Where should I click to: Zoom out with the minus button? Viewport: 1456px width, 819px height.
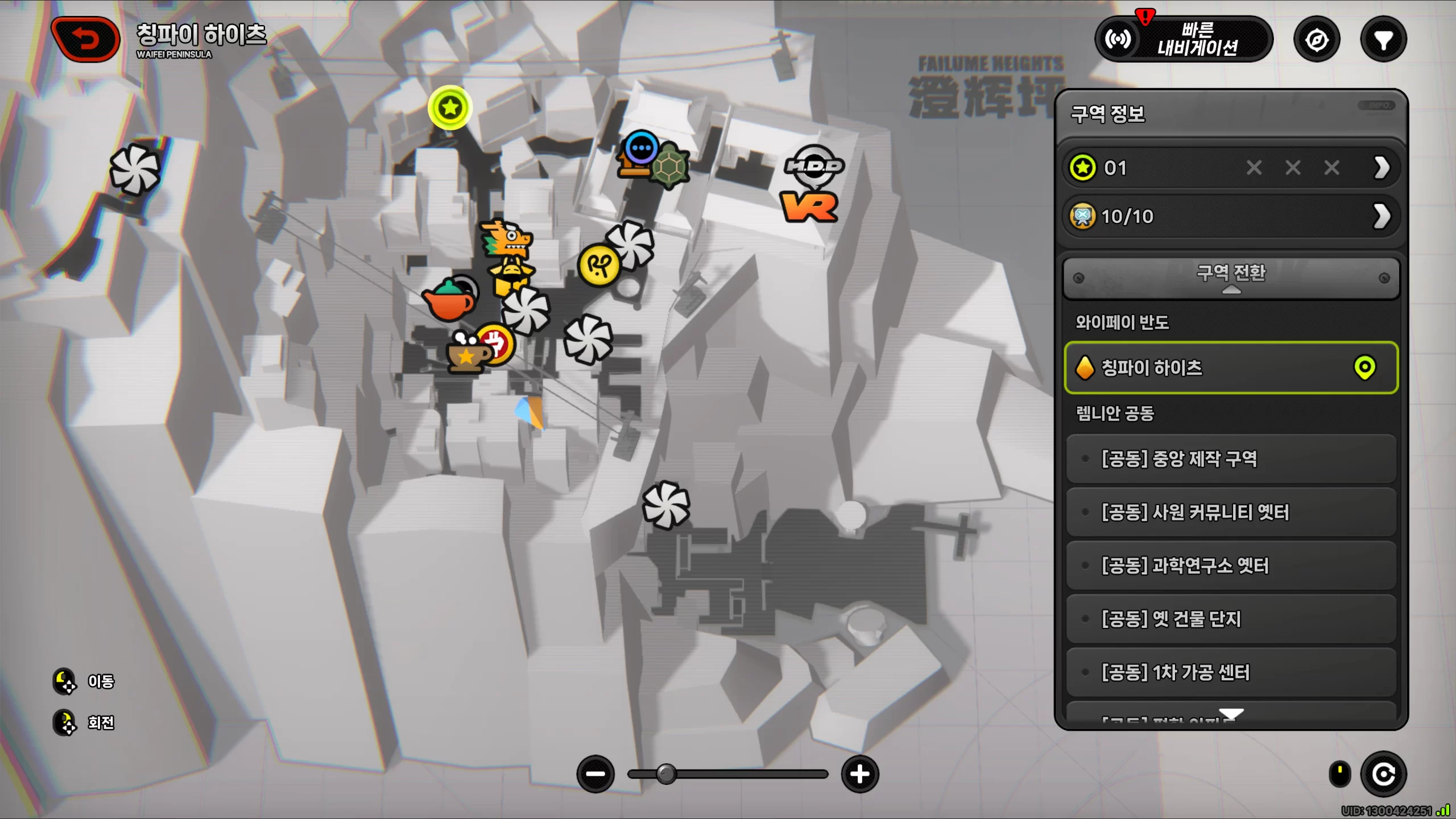[x=595, y=774]
